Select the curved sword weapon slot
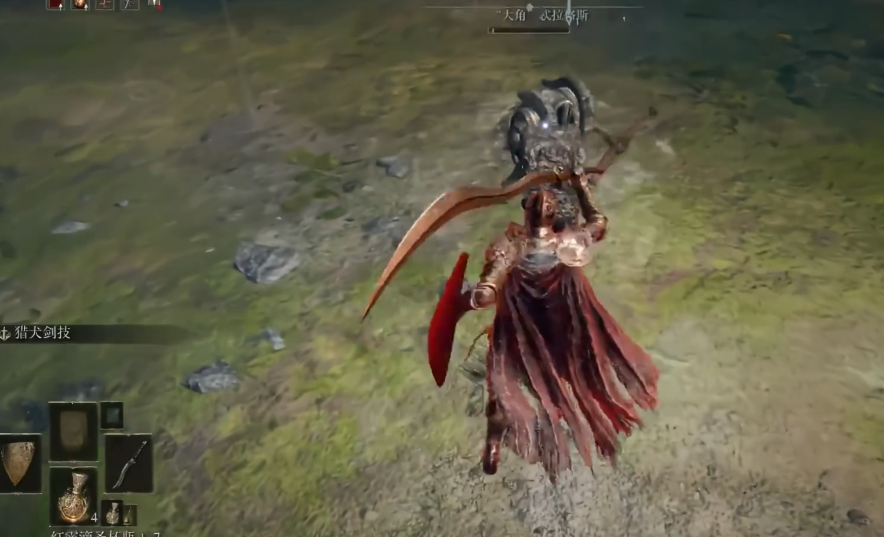This screenshot has height=537, width=884. coord(128,463)
